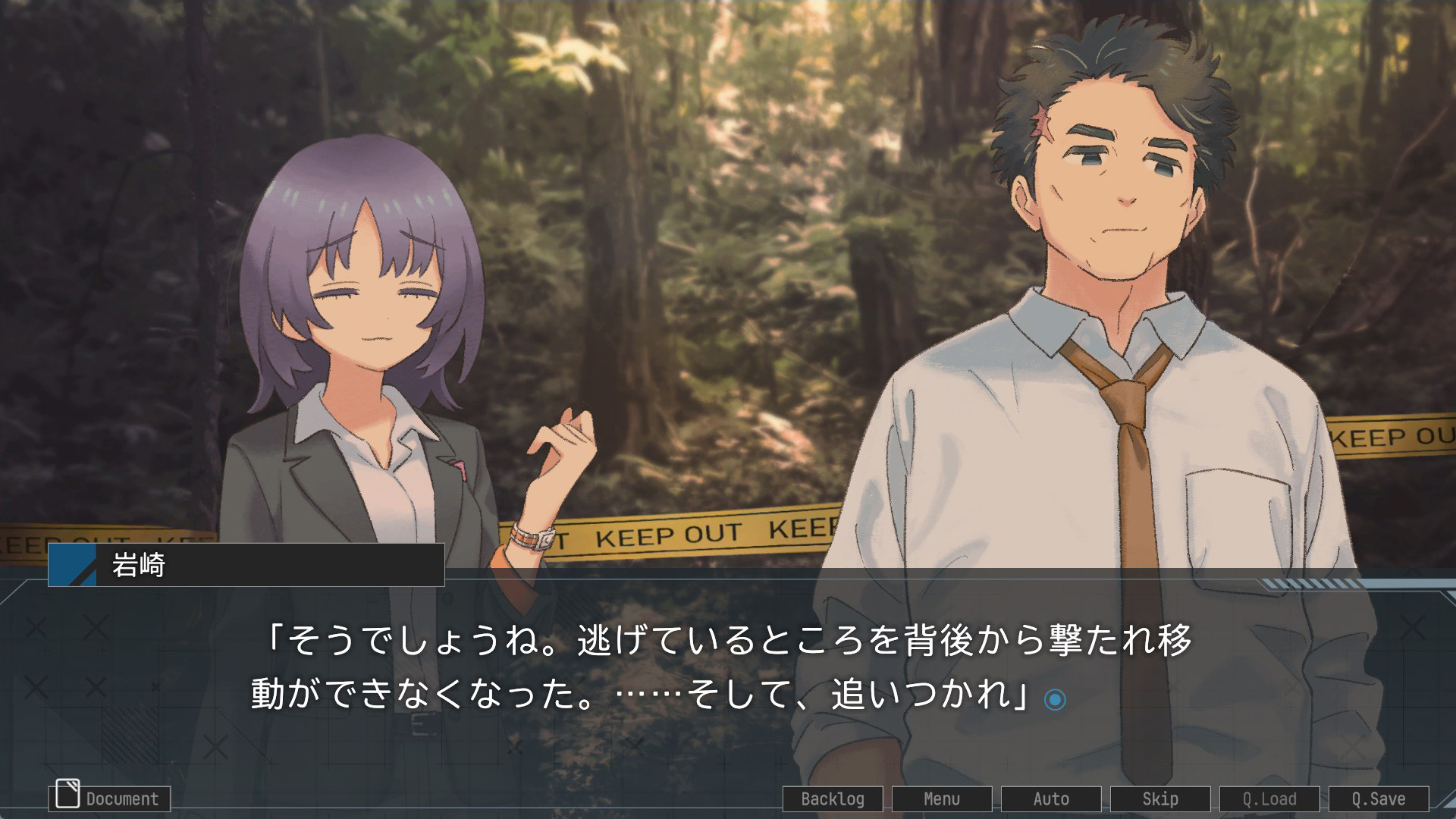Open the Document viewer

click(110, 798)
